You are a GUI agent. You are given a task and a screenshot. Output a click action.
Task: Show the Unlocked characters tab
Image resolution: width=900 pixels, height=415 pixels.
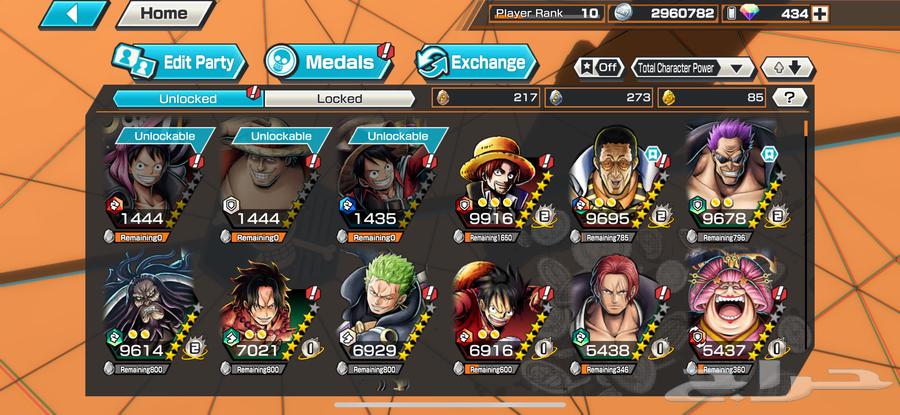[188, 98]
